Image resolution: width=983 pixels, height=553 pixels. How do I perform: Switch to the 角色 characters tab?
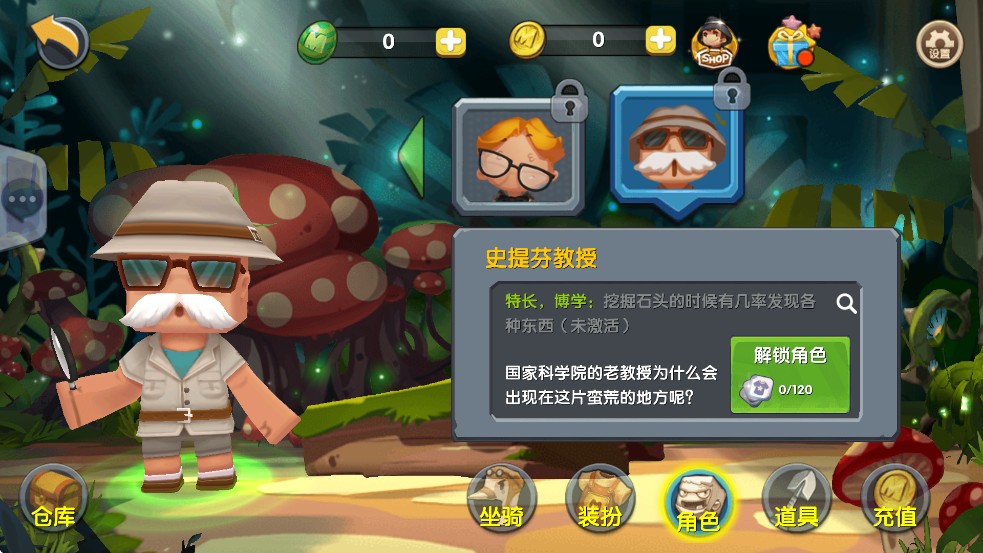coord(698,502)
